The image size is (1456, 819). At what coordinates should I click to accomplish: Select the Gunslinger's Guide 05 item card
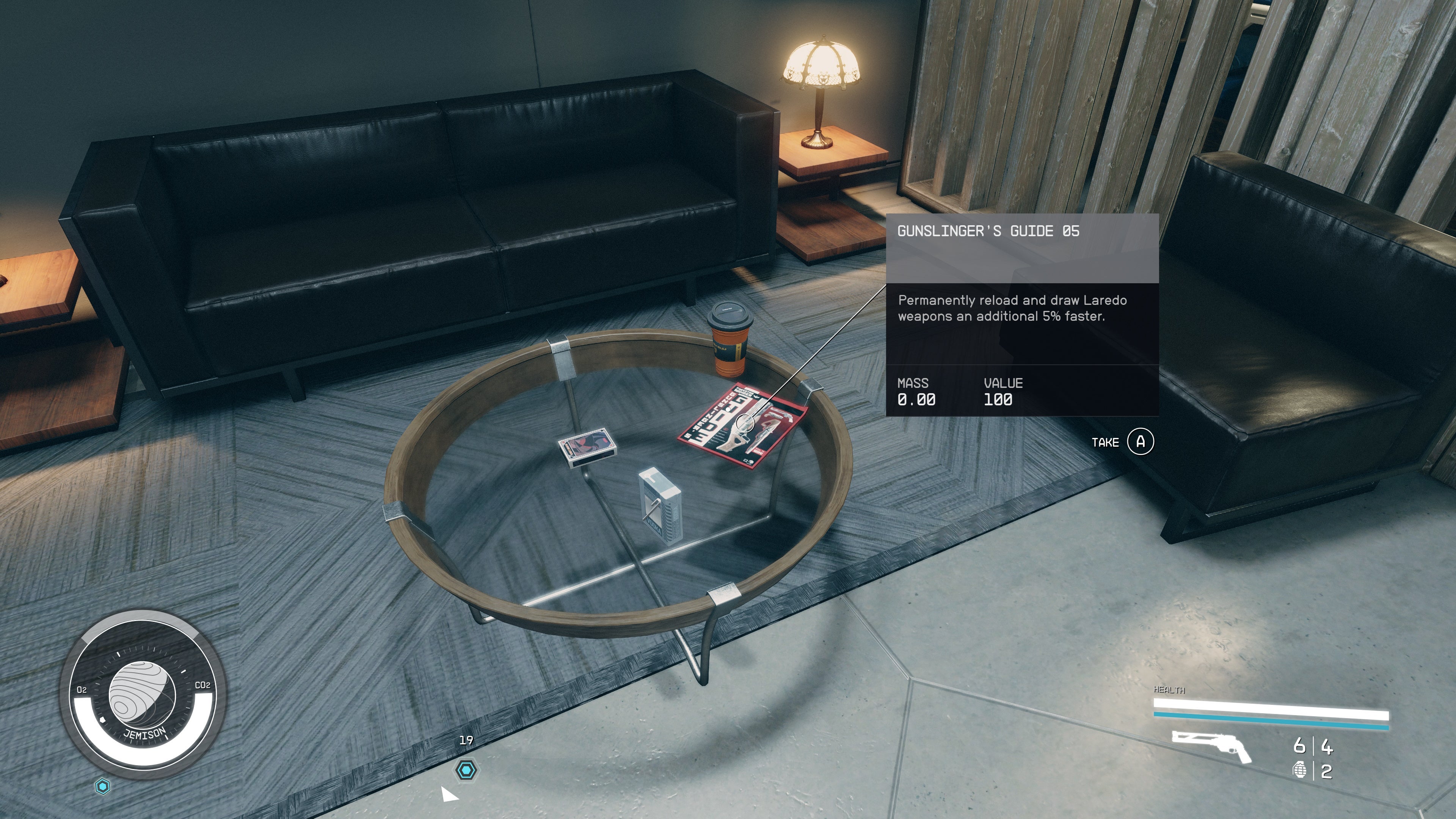[1022, 314]
